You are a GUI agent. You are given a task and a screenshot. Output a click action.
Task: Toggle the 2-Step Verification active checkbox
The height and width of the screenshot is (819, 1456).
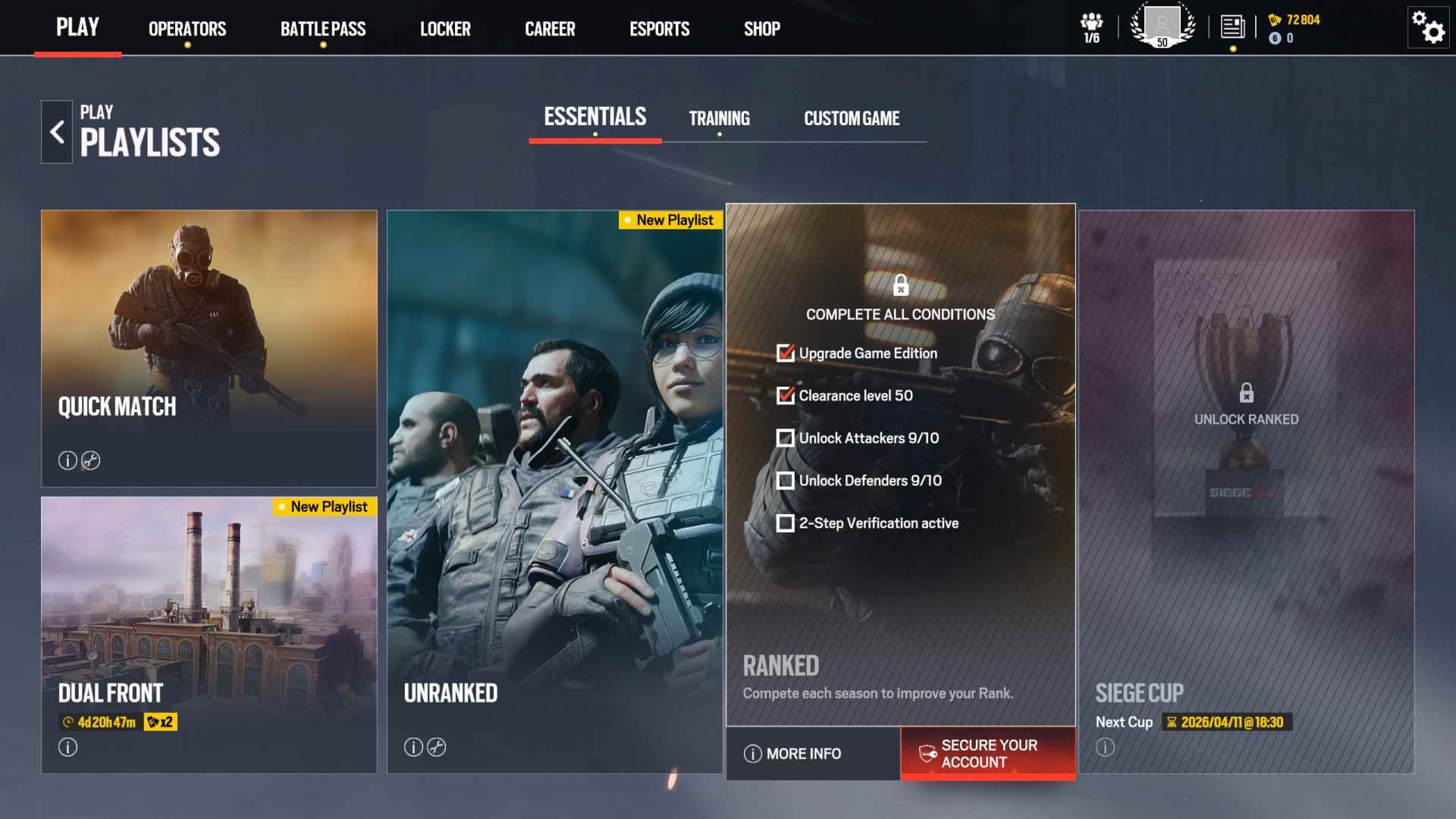[x=785, y=522]
